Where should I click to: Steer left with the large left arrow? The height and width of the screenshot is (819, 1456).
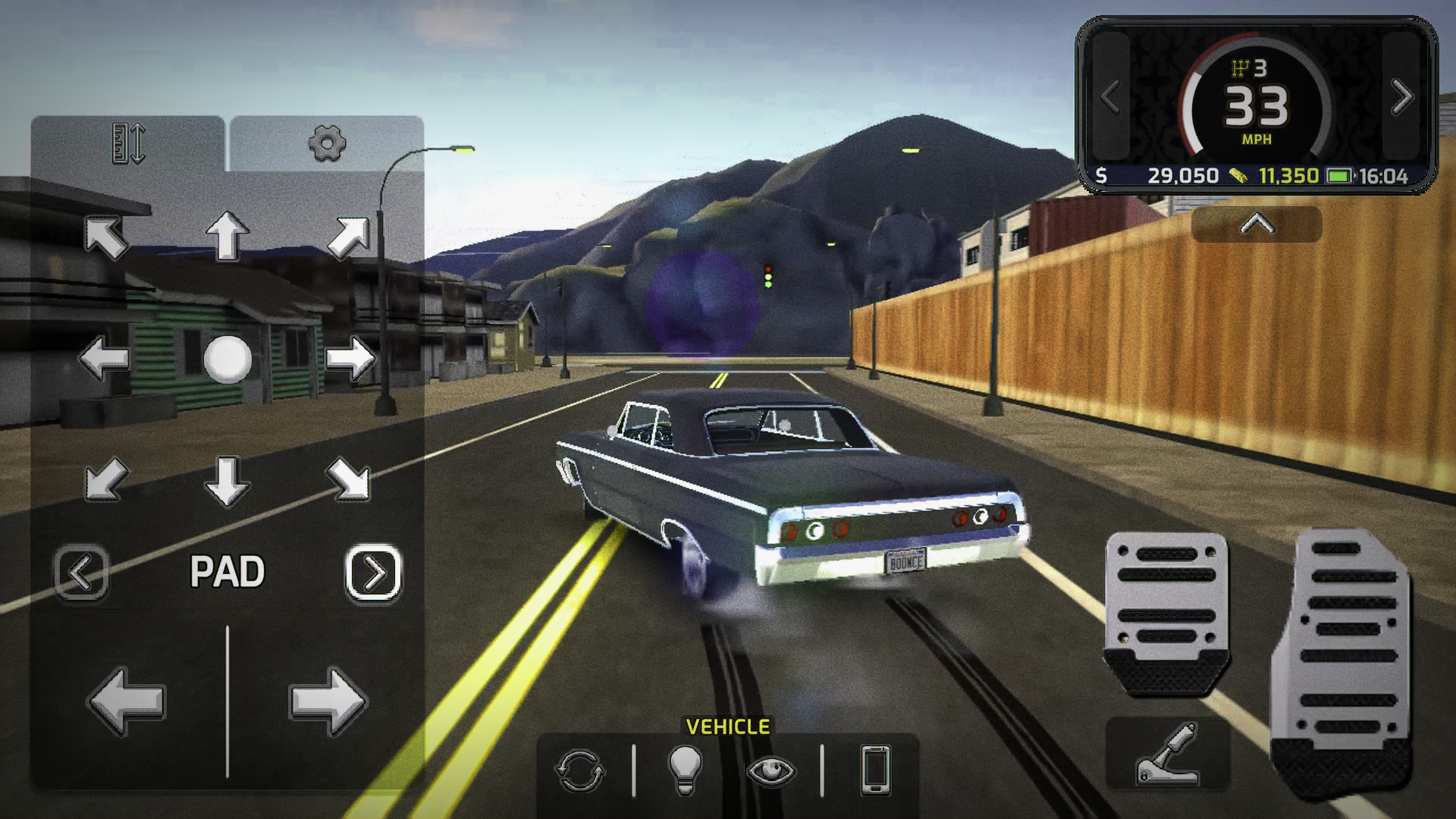127,701
